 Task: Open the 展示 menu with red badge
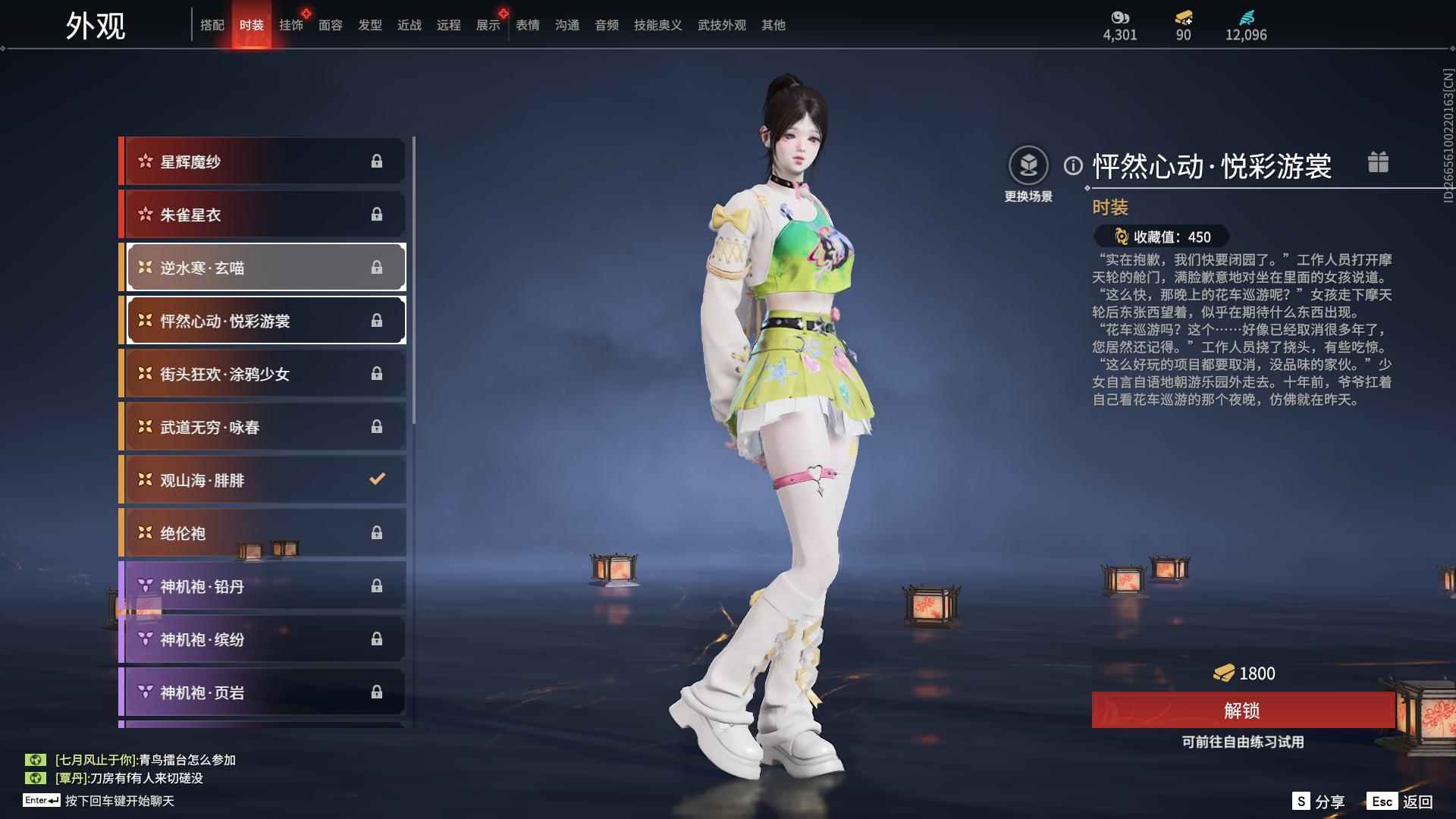[488, 25]
